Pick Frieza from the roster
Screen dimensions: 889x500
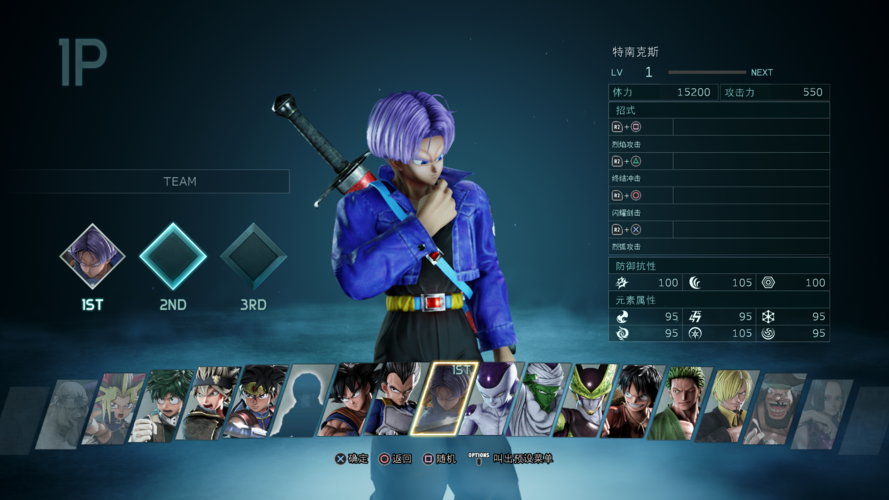pos(491,399)
